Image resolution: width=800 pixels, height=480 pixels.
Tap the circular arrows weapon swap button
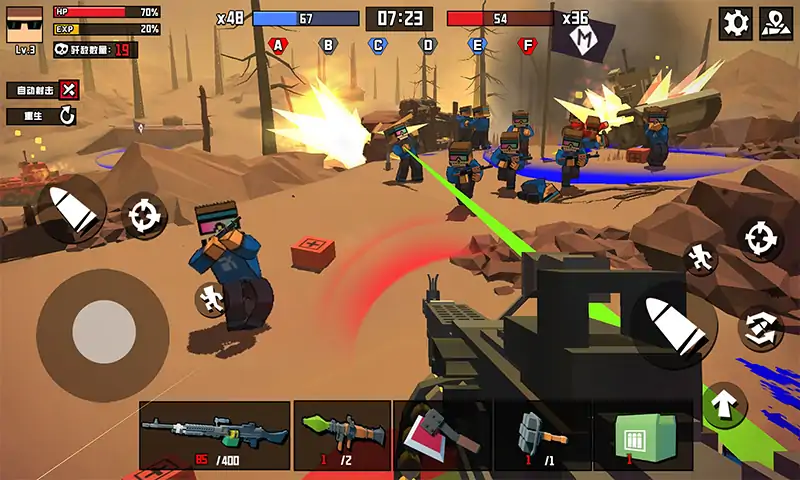tap(759, 328)
